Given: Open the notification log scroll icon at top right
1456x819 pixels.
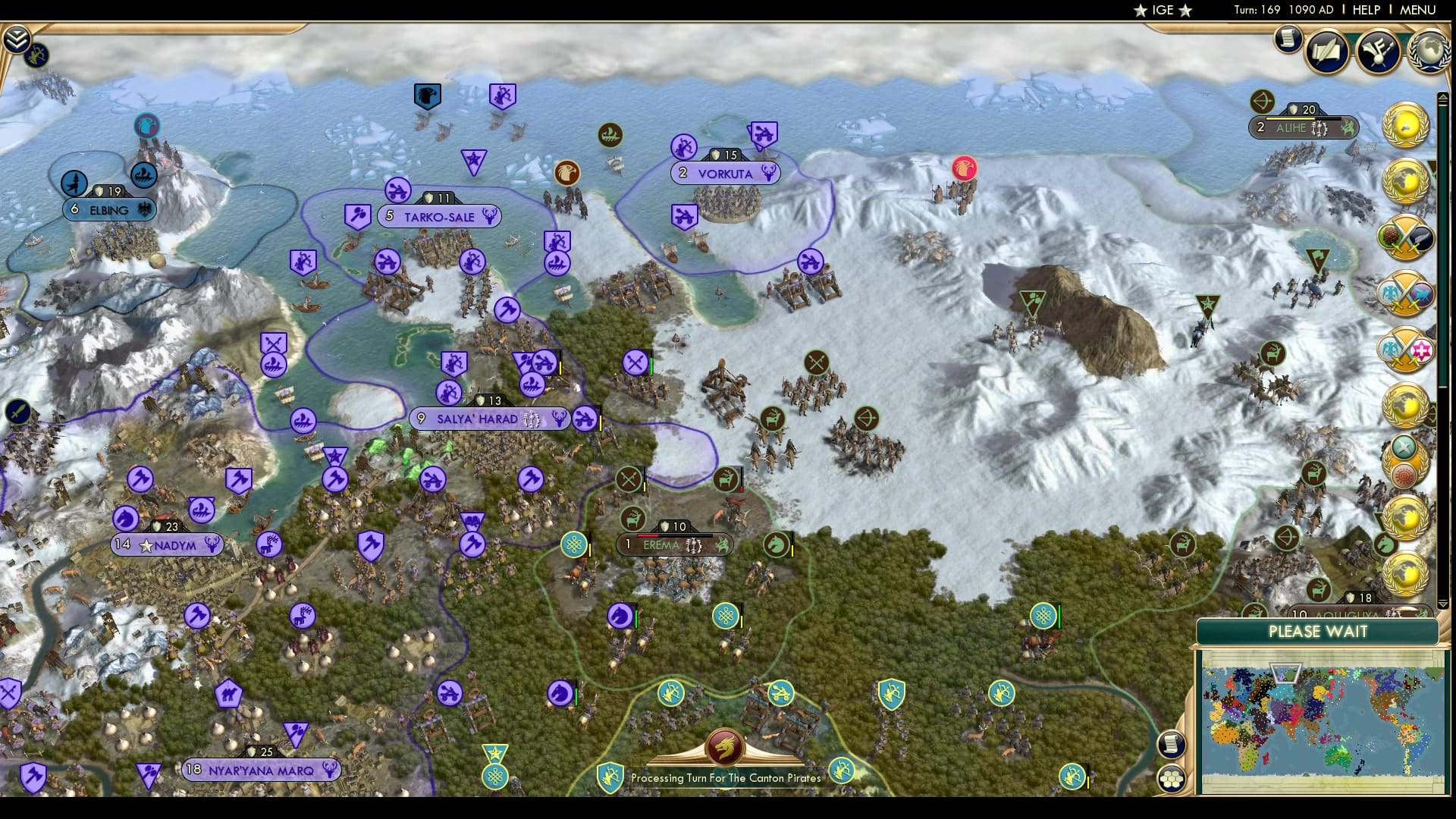Looking at the screenshot, I should [x=1288, y=39].
